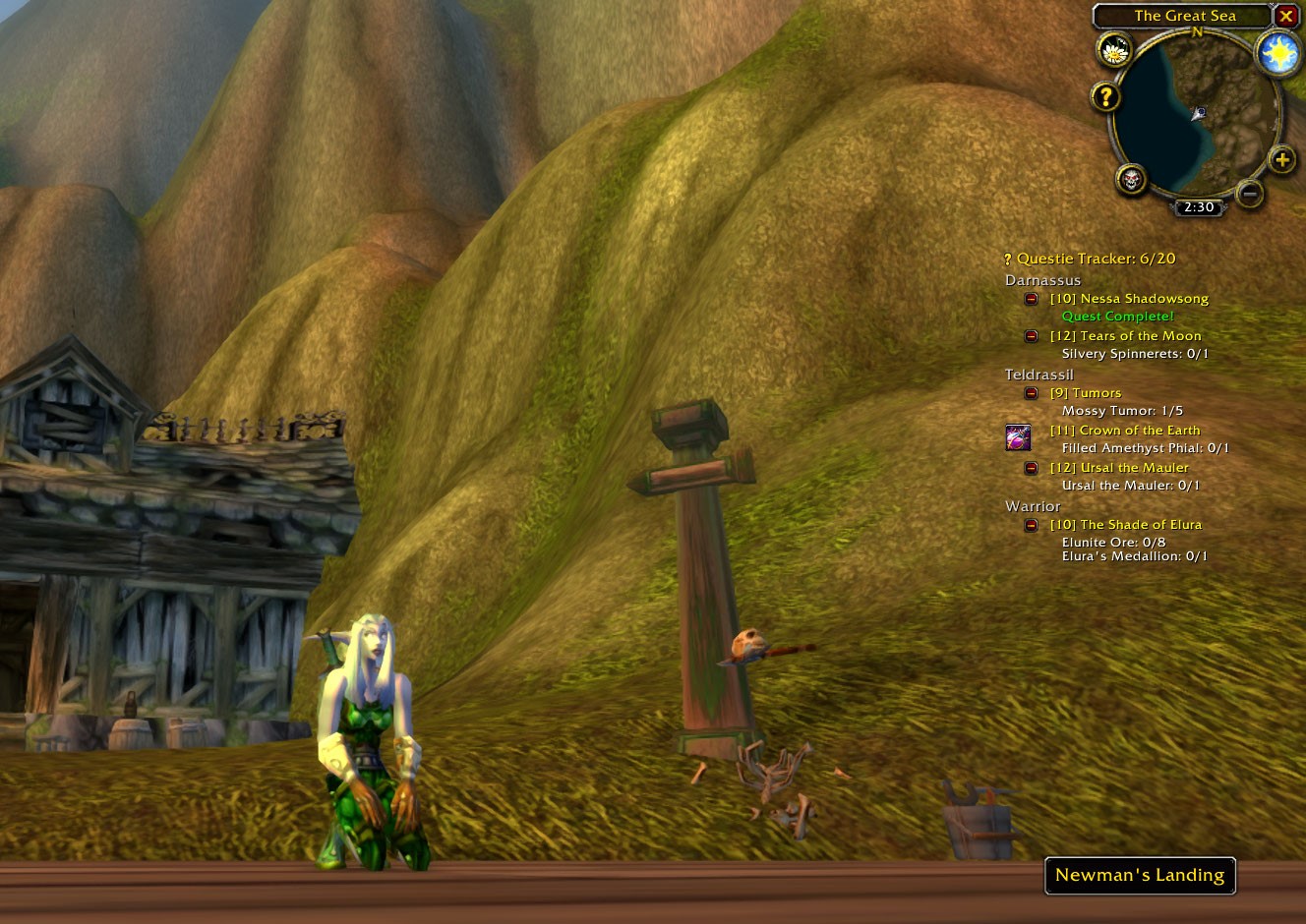This screenshot has width=1306, height=924.
Task: Open the daisy flower tracking icon
Action: (x=1114, y=50)
